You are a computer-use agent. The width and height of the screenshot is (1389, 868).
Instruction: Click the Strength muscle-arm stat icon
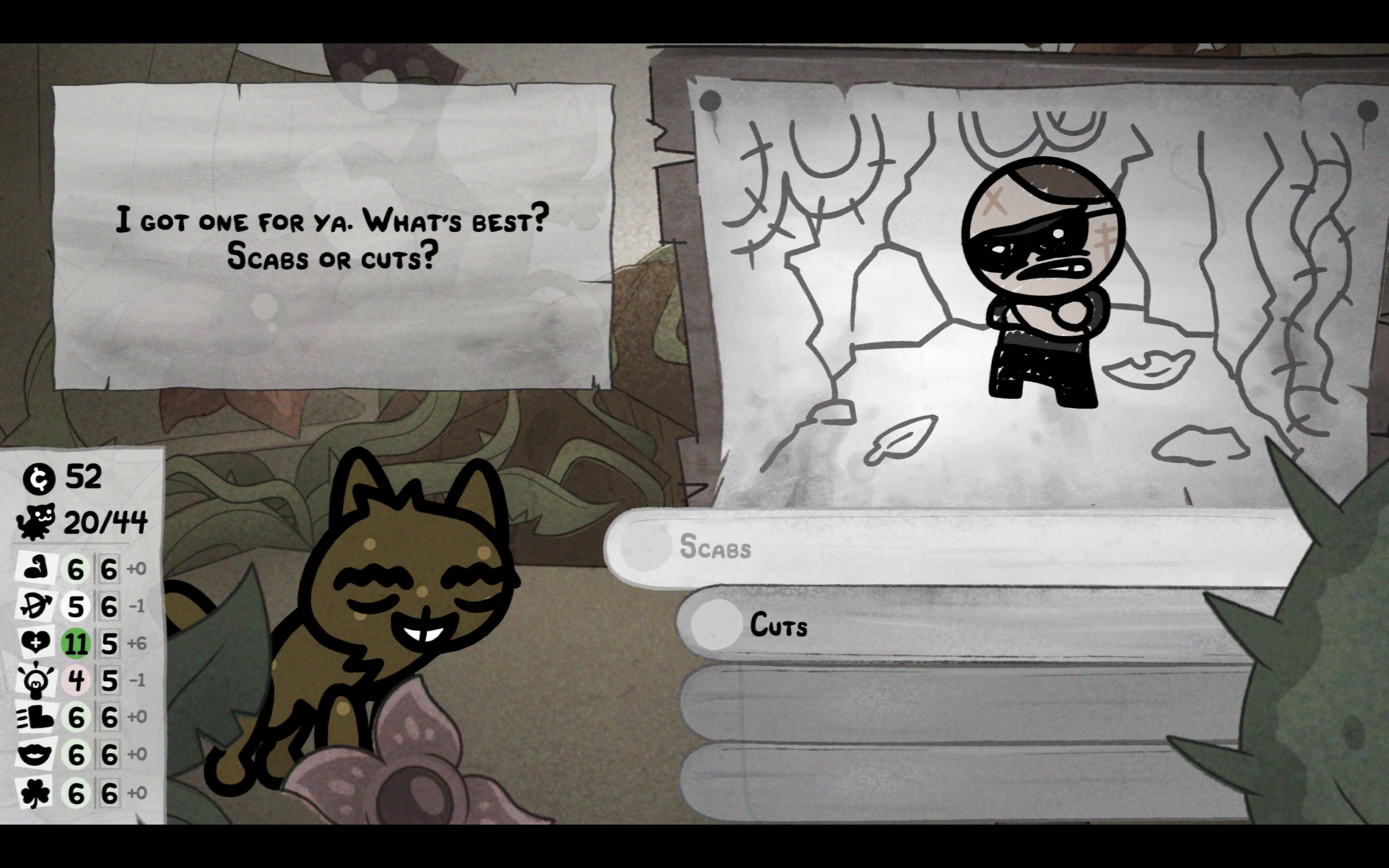pyautogui.click(x=36, y=569)
